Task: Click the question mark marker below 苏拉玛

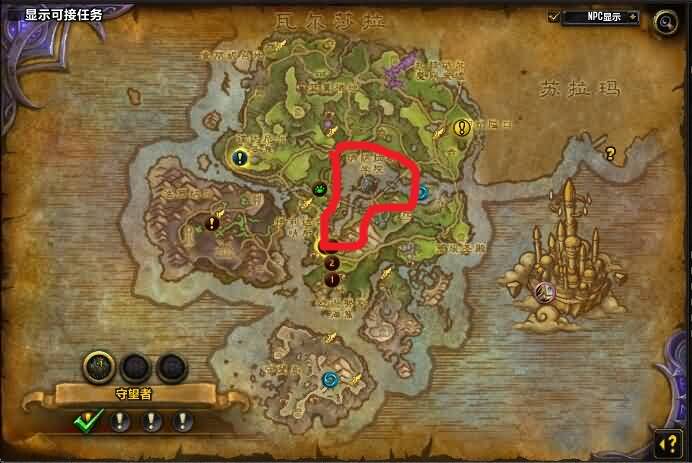Action: point(608,153)
